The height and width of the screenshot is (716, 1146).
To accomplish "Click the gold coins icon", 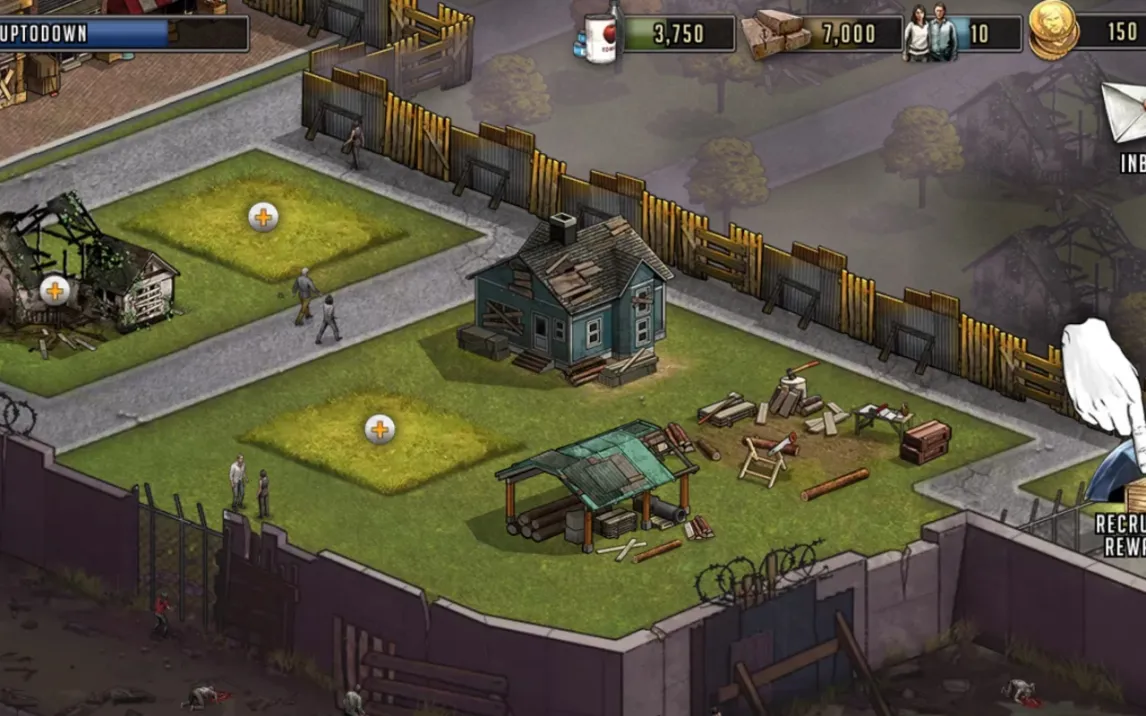I will (1055, 30).
